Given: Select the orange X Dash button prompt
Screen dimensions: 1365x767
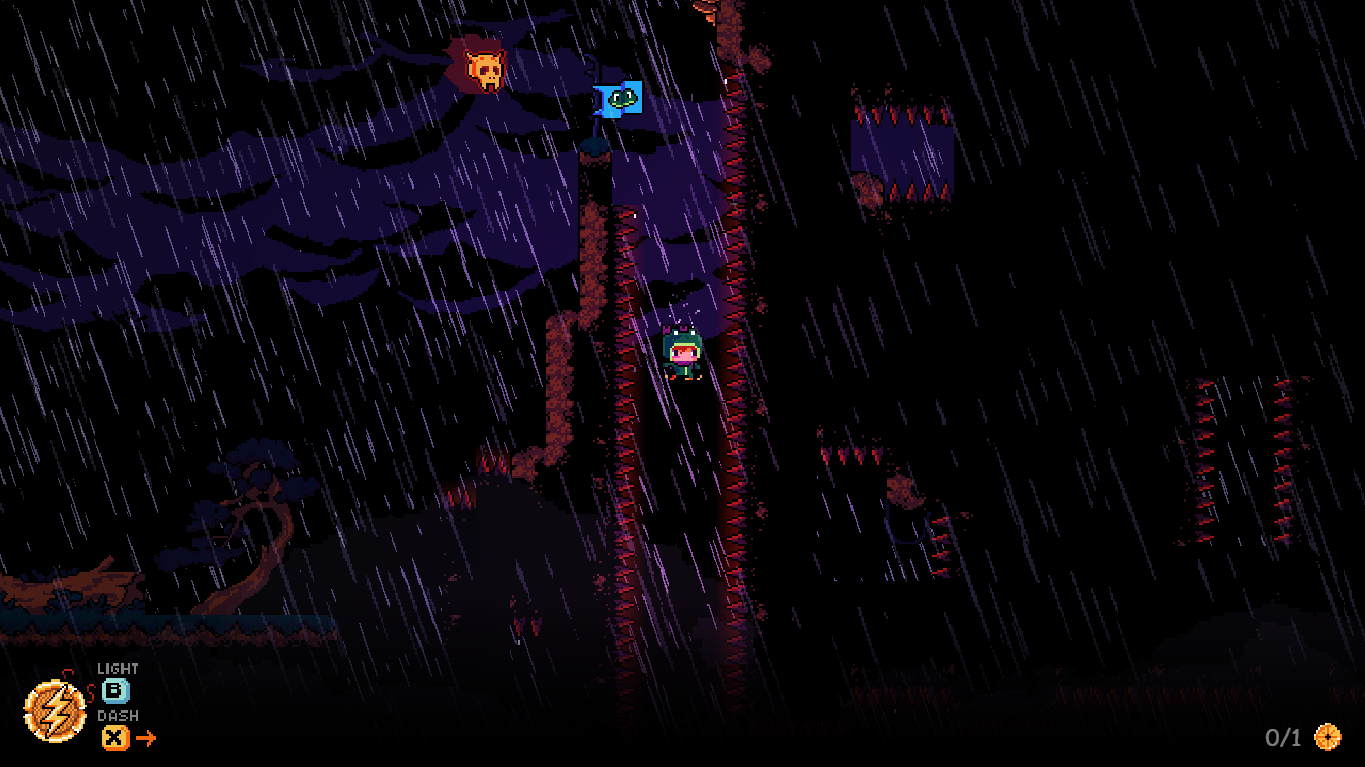Looking at the screenshot, I should coord(113,738).
